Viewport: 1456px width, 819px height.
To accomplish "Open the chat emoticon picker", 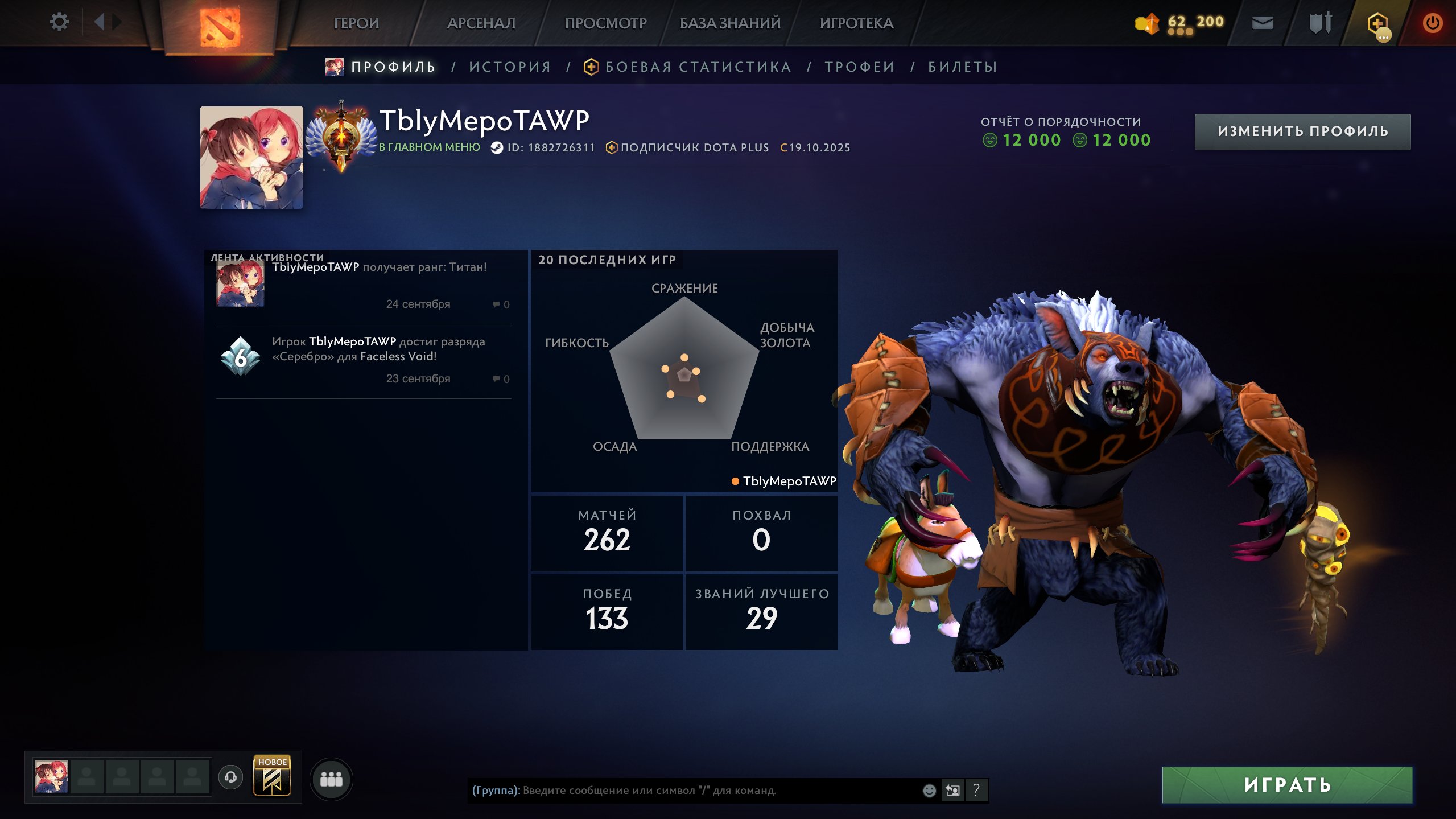I will click(x=929, y=790).
